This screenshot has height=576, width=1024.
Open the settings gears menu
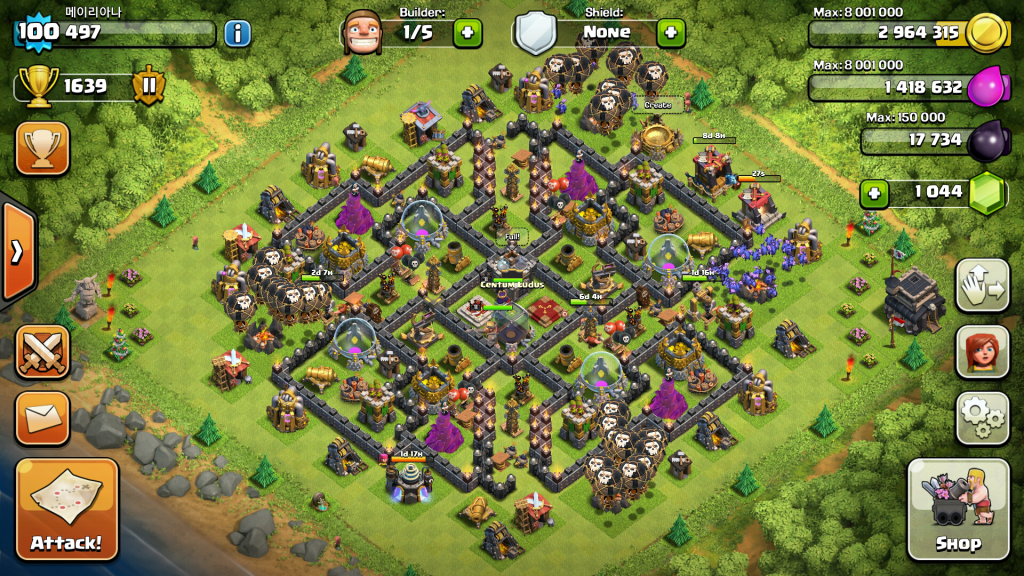click(982, 417)
